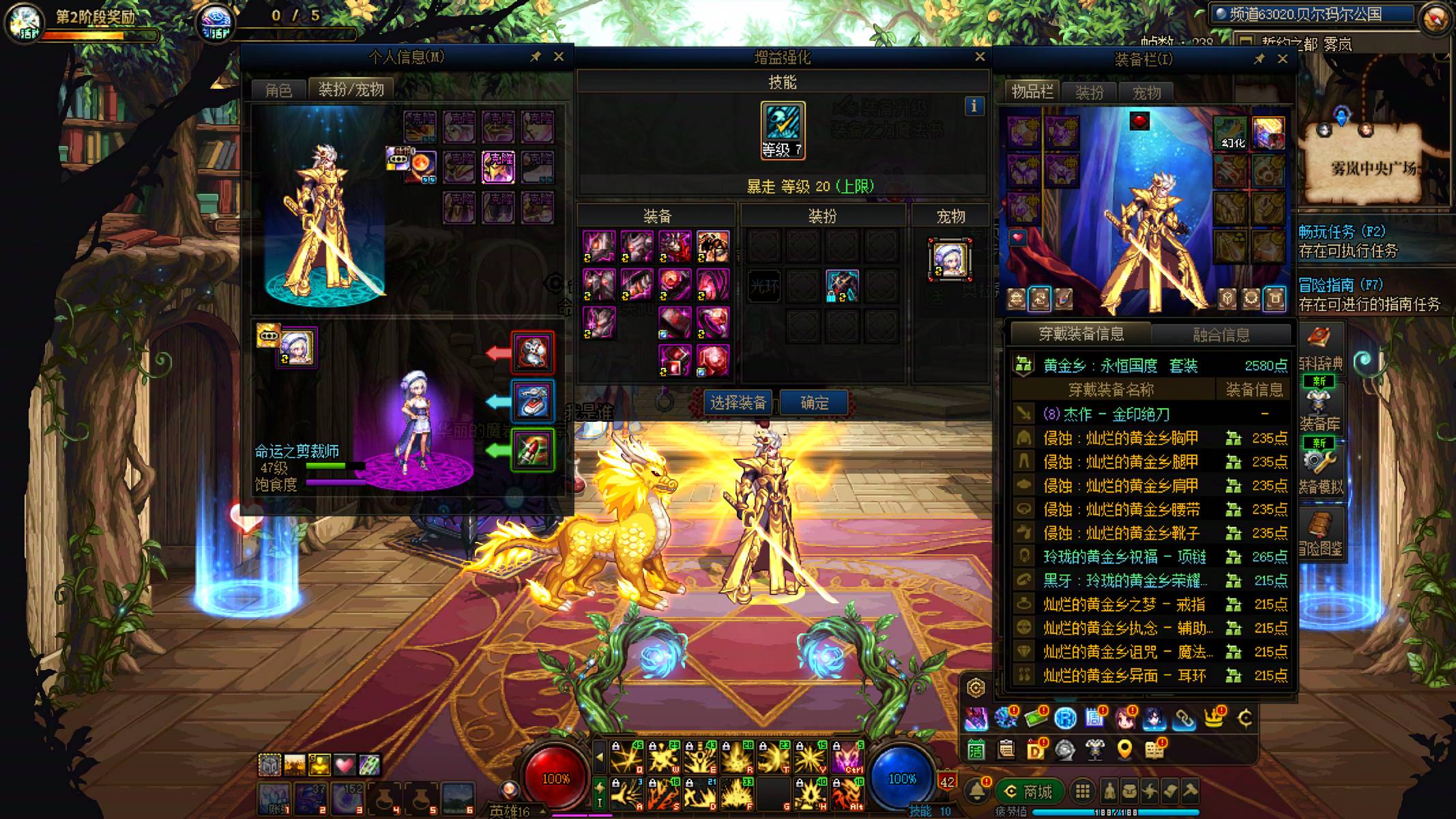Select the 物品栏 tab
1456x819 pixels.
(x=1032, y=91)
